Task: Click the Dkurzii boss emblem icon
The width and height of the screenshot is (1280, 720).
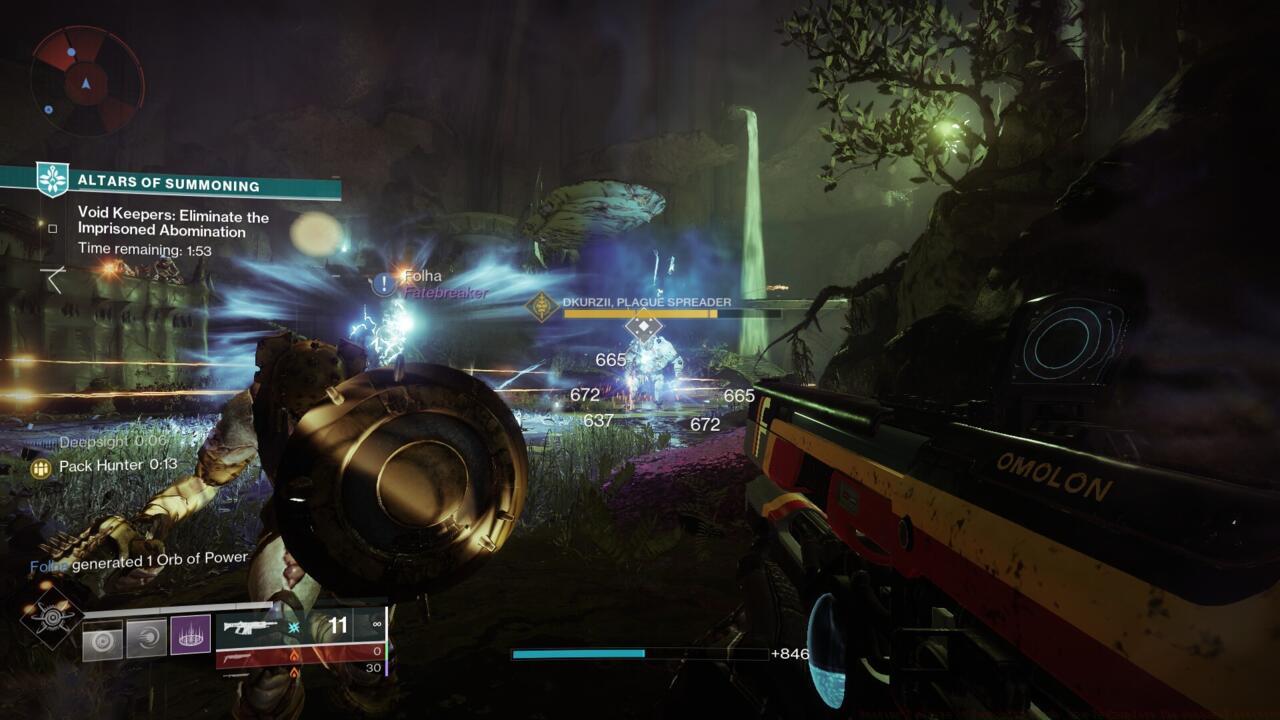Action: pyautogui.click(x=543, y=306)
